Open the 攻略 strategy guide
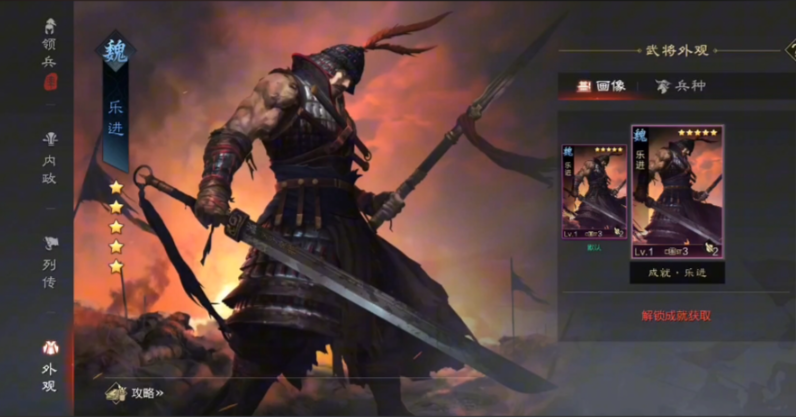 138,393
